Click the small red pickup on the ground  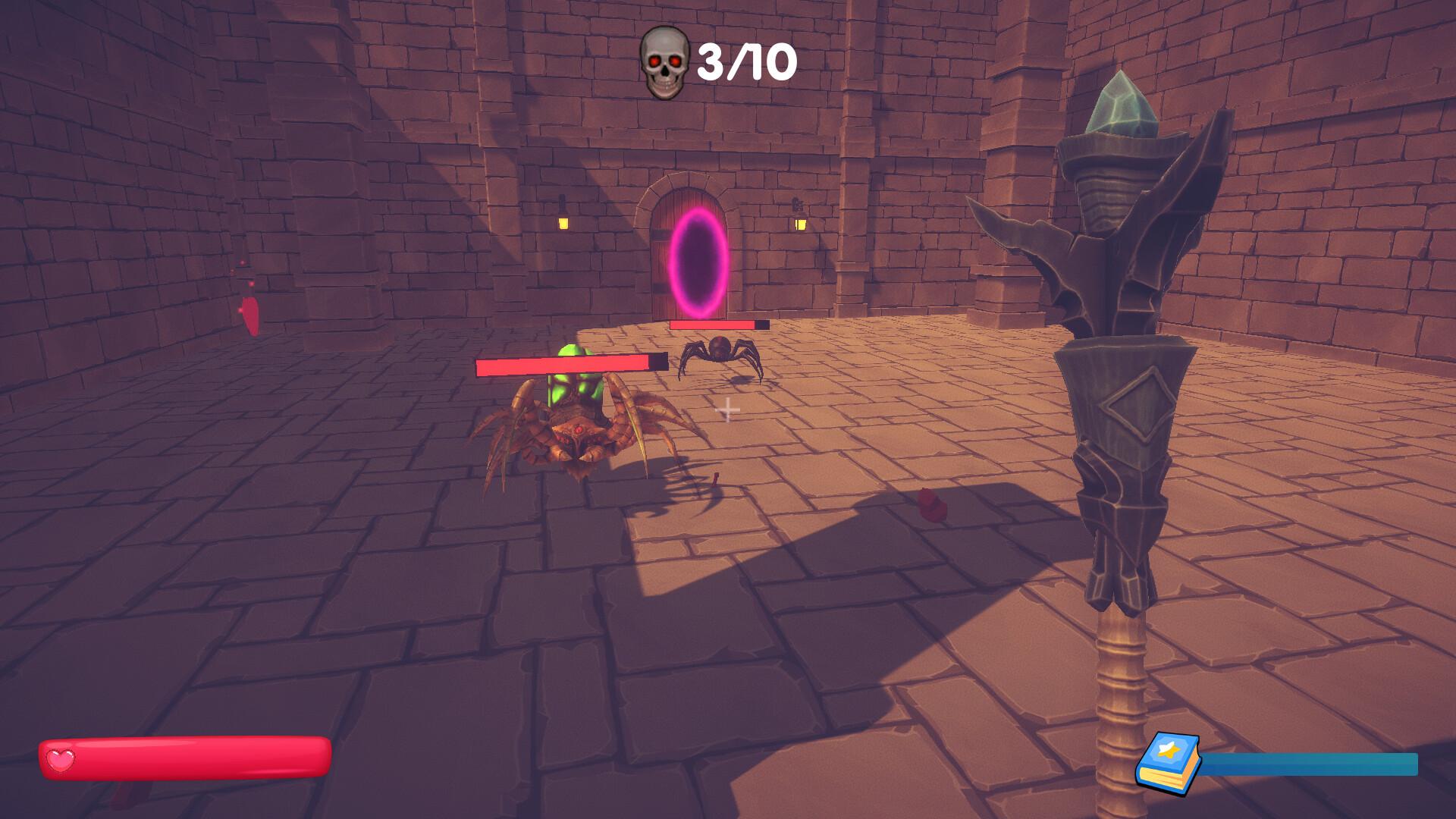click(715, 481)
